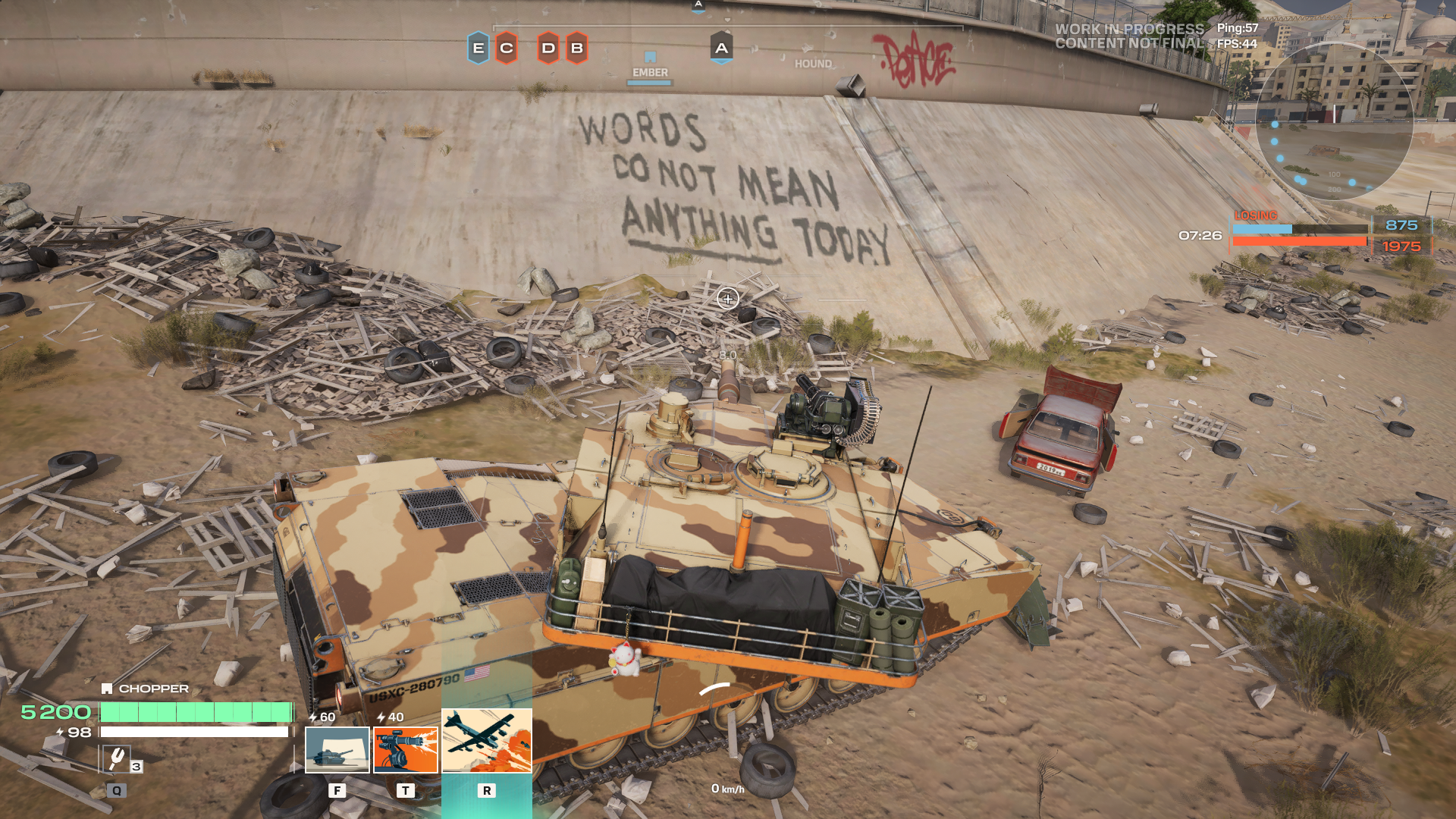Image resolution: width=1456 pixels, height=819 pixels.
Task: Select capture point D marker
Action: [x=548, y=48]
